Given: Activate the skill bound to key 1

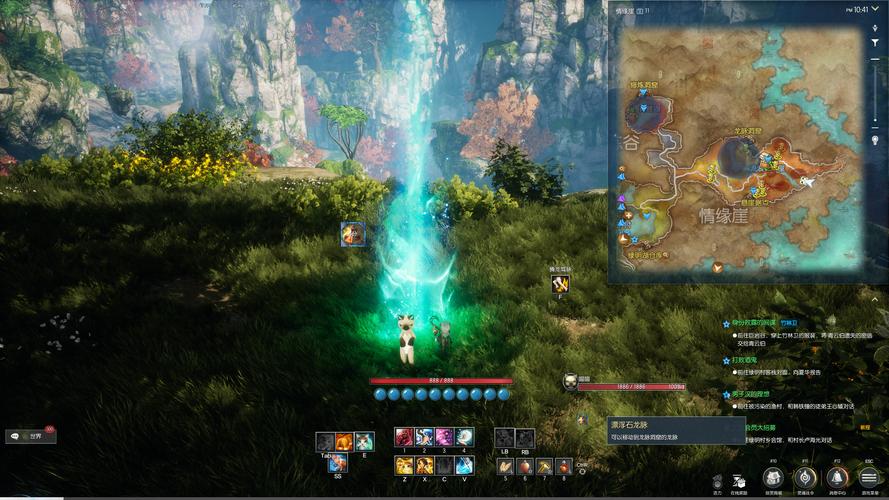Looking at the screenshot, I should 404,437.
